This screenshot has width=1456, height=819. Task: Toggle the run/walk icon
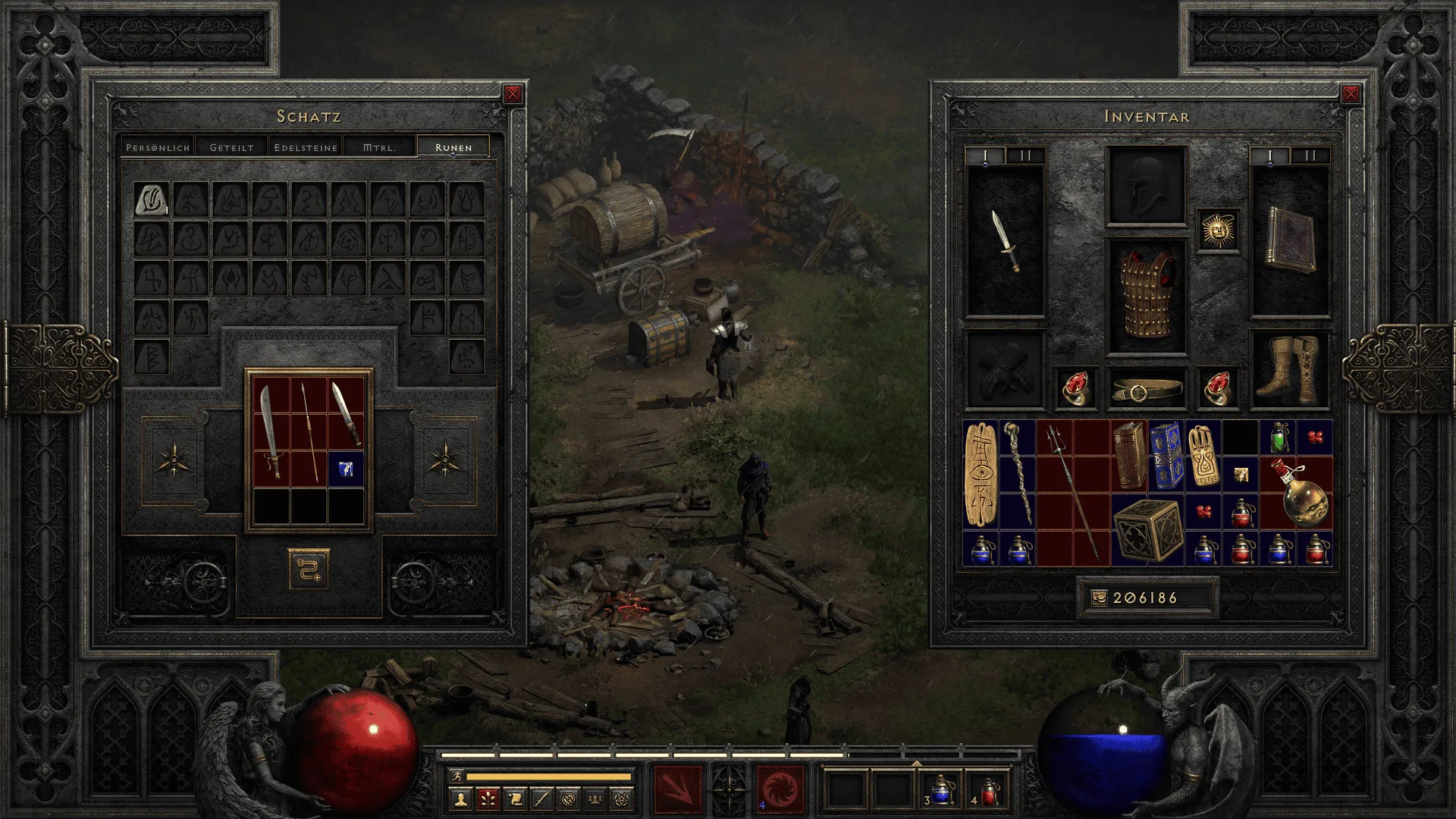coord(457,776)
